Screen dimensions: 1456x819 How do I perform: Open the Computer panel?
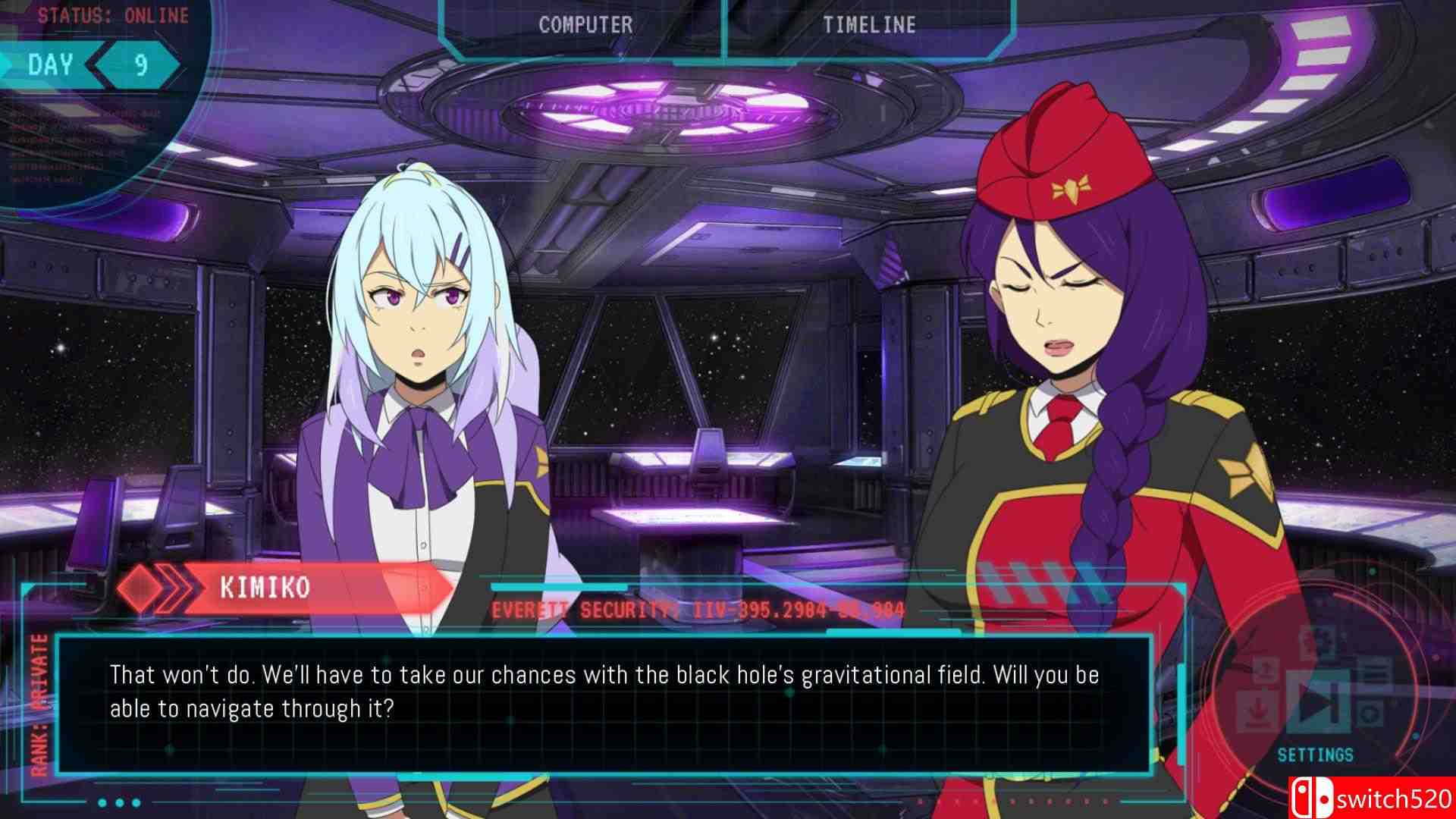point(585,25)
